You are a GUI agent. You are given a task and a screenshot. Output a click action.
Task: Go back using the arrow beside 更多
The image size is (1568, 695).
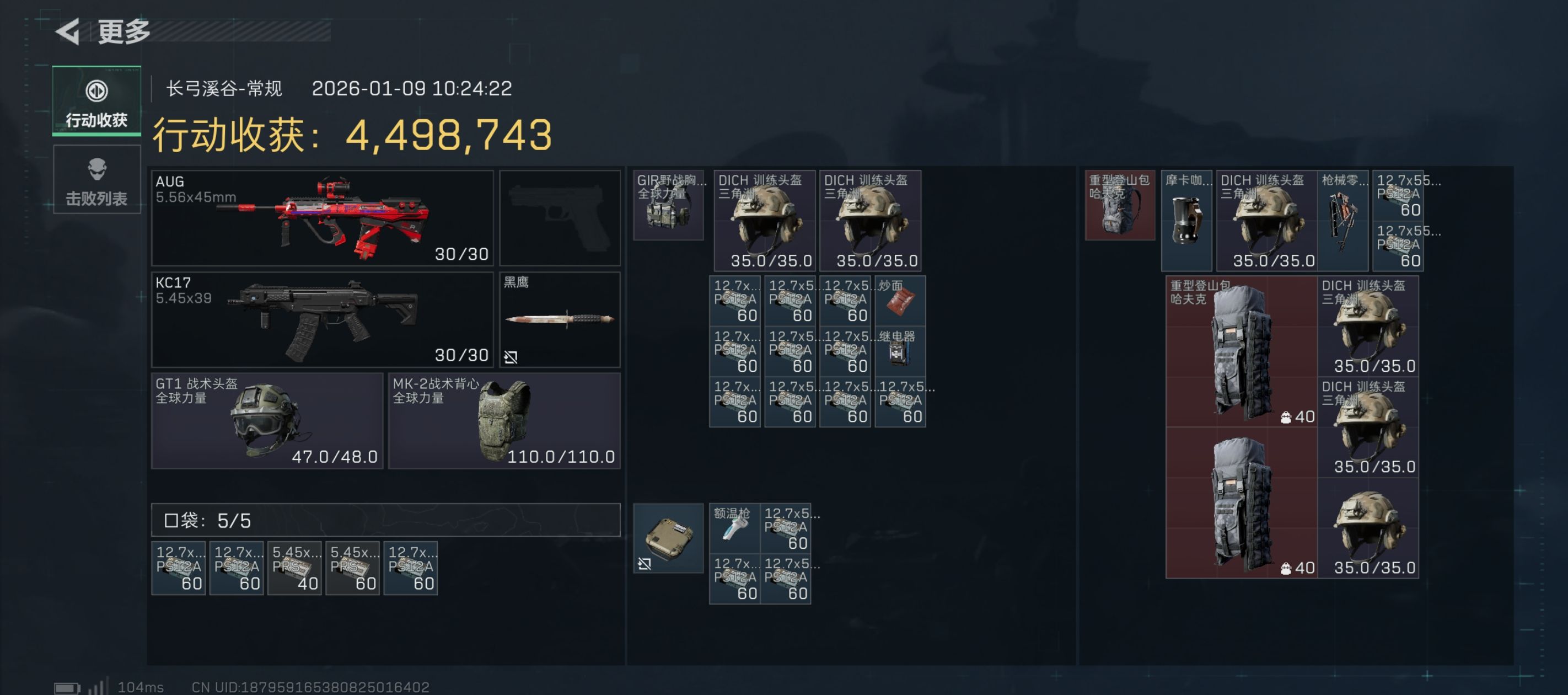pos(68,31)
